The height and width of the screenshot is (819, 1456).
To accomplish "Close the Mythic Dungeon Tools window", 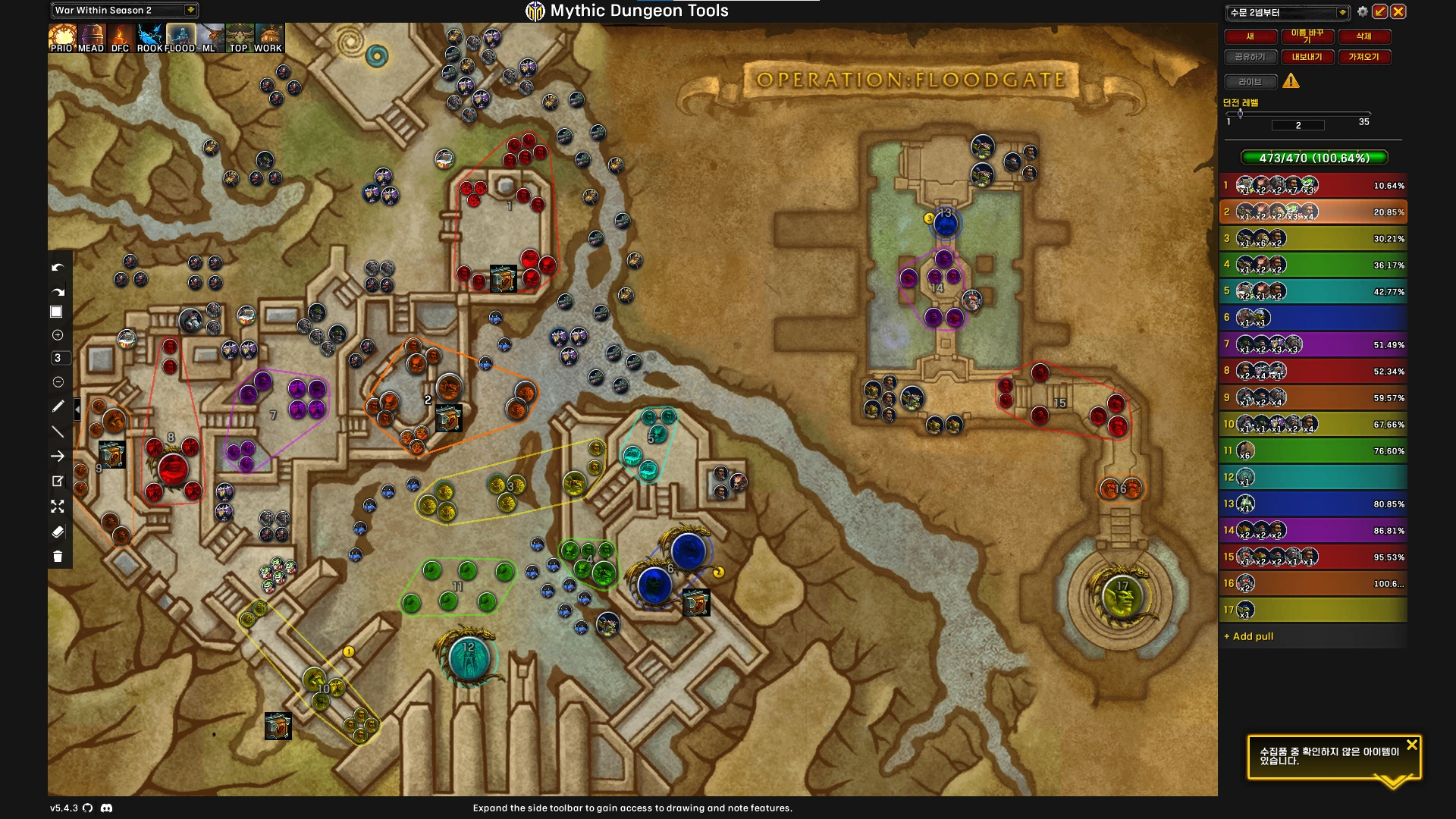I will (1398, 11).
